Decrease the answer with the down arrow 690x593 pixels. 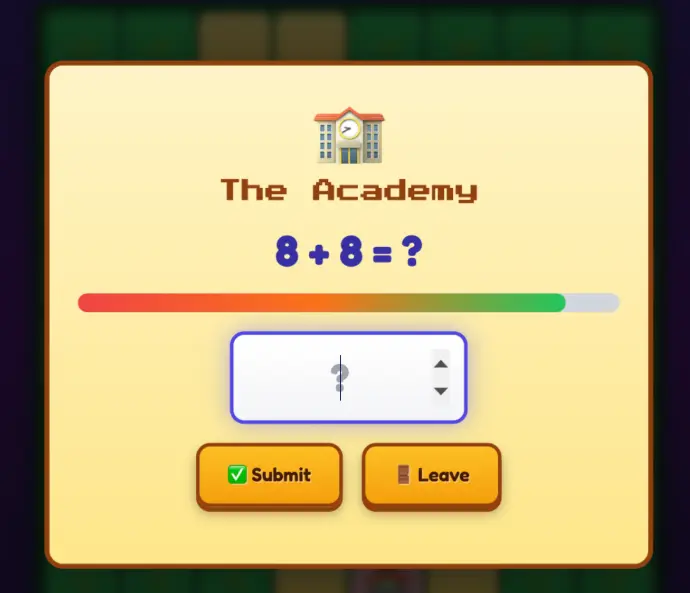(441, 391)
